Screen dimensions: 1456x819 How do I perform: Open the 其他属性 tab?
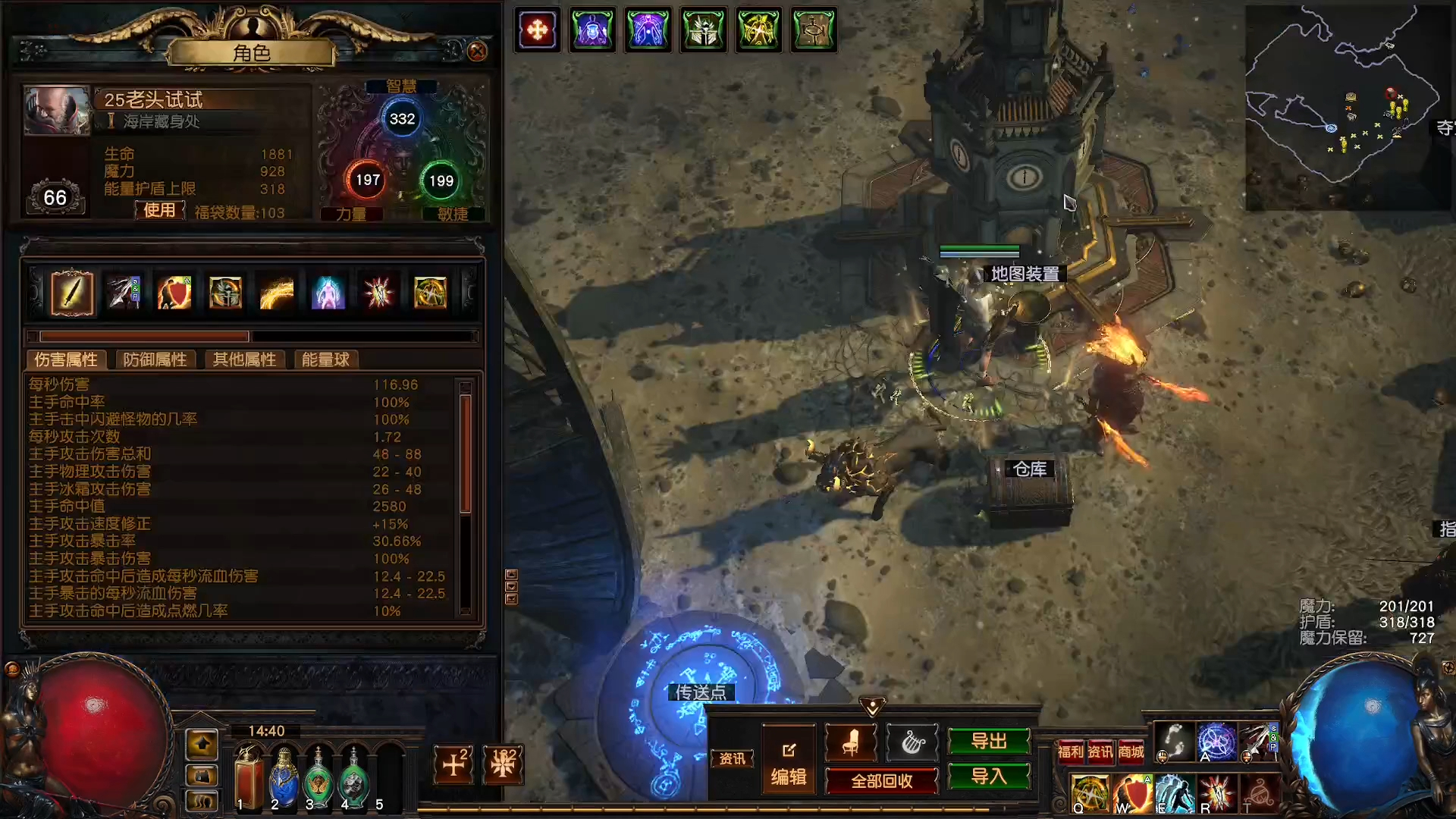coord(244,359)
